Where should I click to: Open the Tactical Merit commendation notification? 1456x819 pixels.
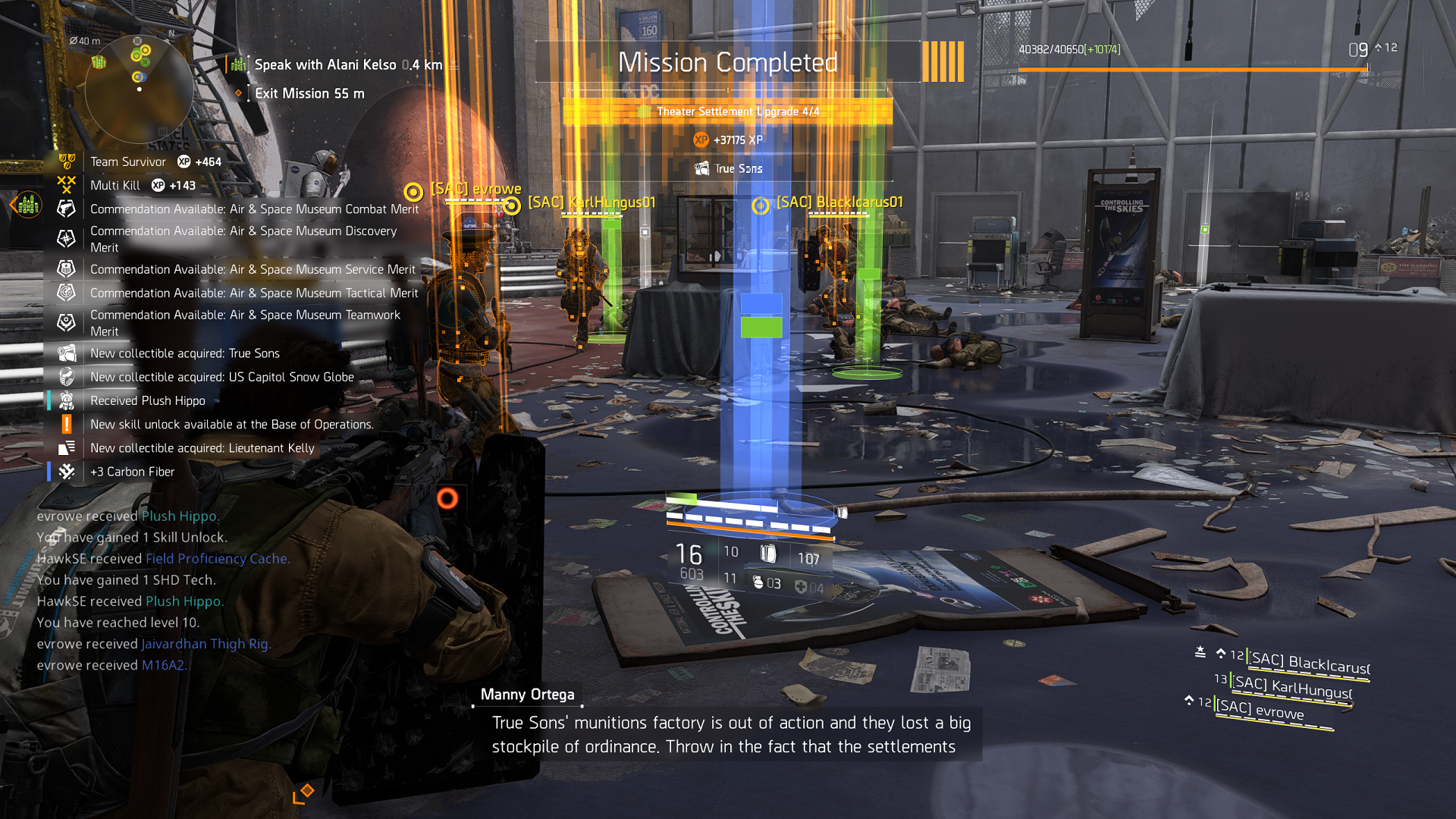pos(253,293)
